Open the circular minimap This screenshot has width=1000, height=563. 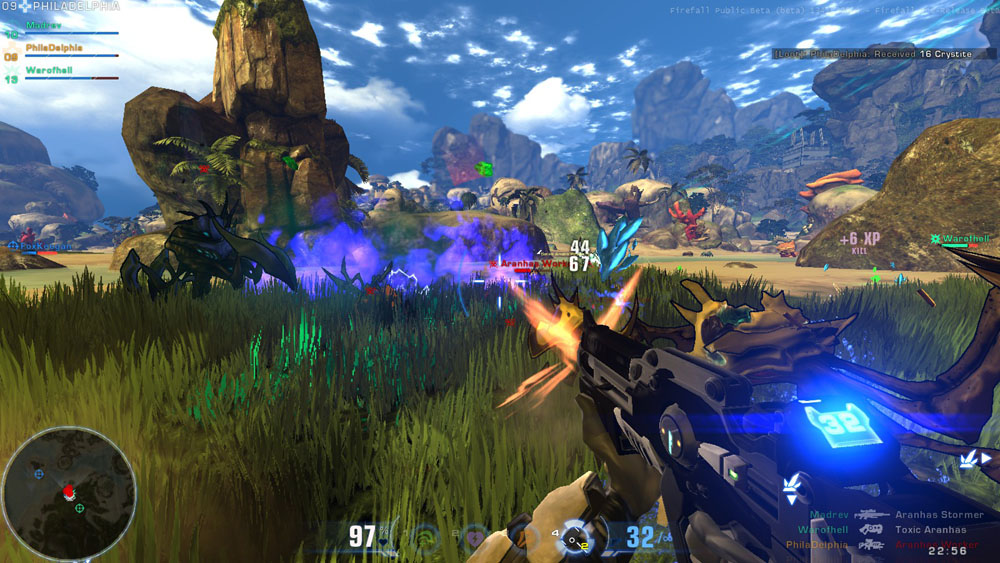pyautogui.click(x=68, y=492)
